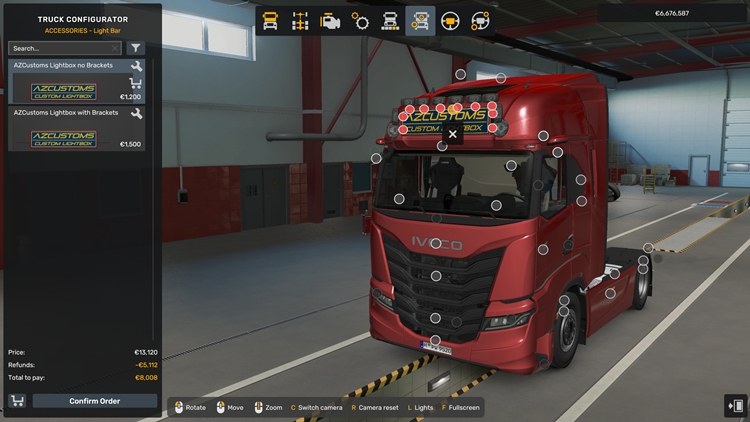Open the truck paint job category
Viewport: 750px width, 422px height.
(x=390, y=20)
